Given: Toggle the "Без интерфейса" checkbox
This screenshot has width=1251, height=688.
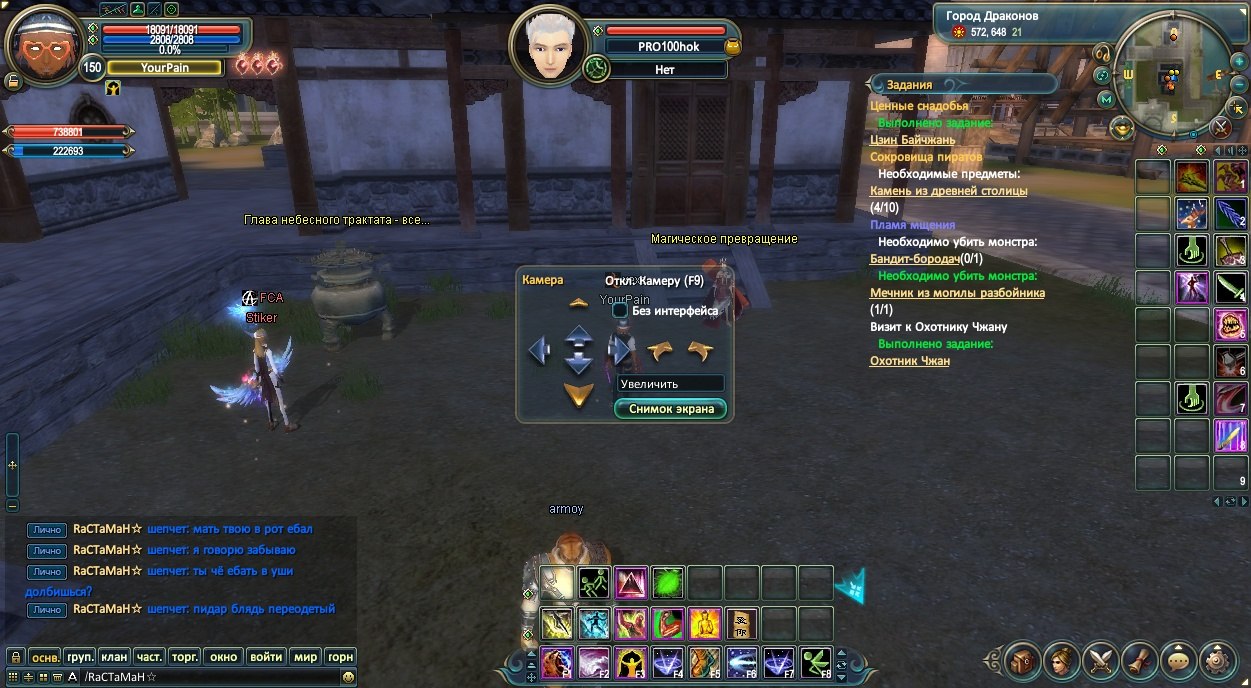Looking at the screenshot, I should [620, 311].
